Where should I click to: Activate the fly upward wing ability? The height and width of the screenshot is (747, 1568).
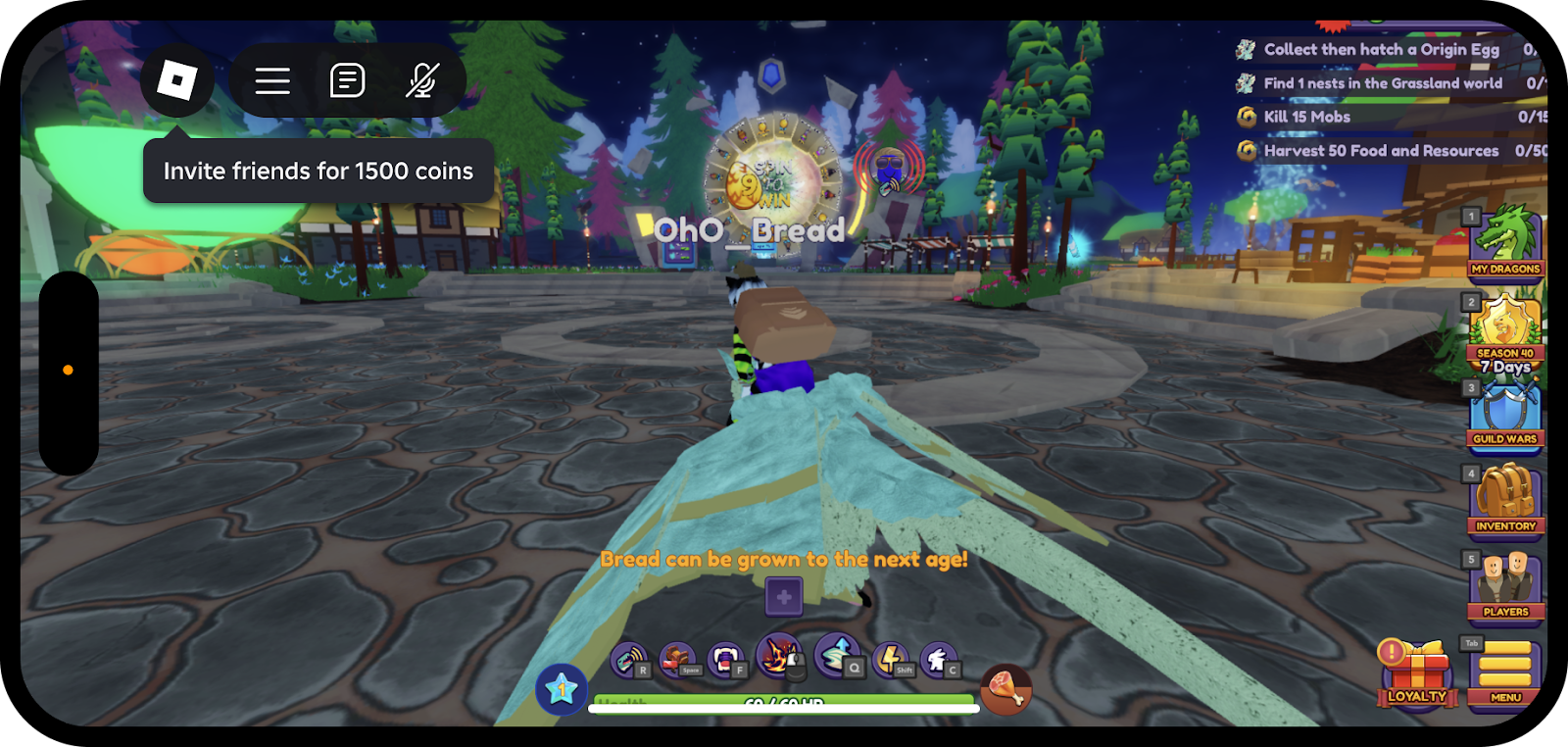tap(836, 655)
